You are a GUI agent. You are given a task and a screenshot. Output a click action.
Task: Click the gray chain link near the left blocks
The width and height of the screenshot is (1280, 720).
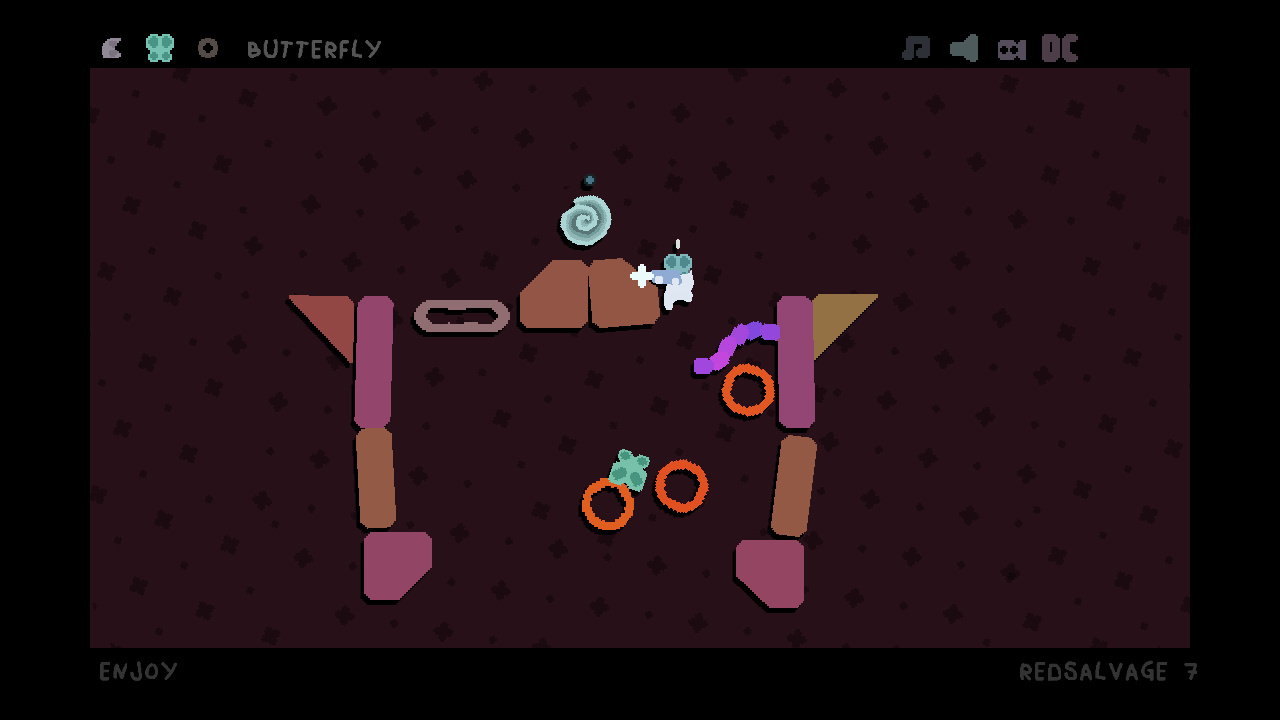click(462, 316)
